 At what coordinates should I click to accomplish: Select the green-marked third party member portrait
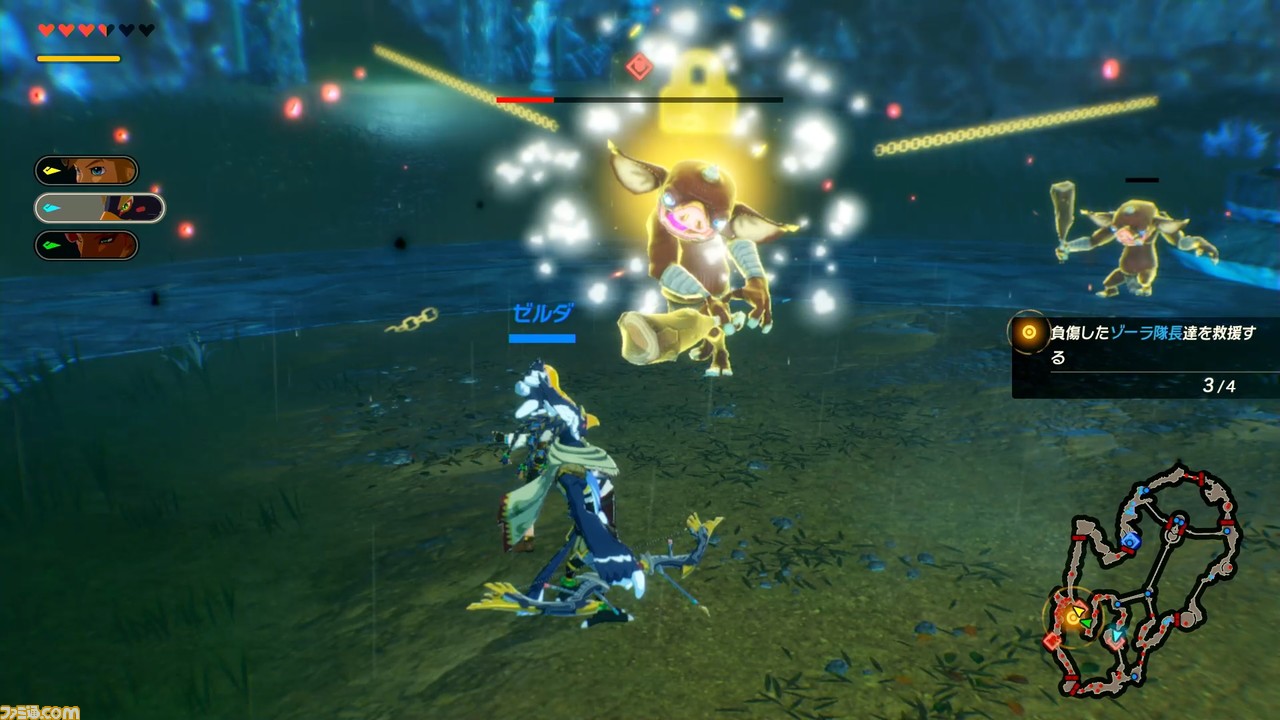(x=87, y=245)
